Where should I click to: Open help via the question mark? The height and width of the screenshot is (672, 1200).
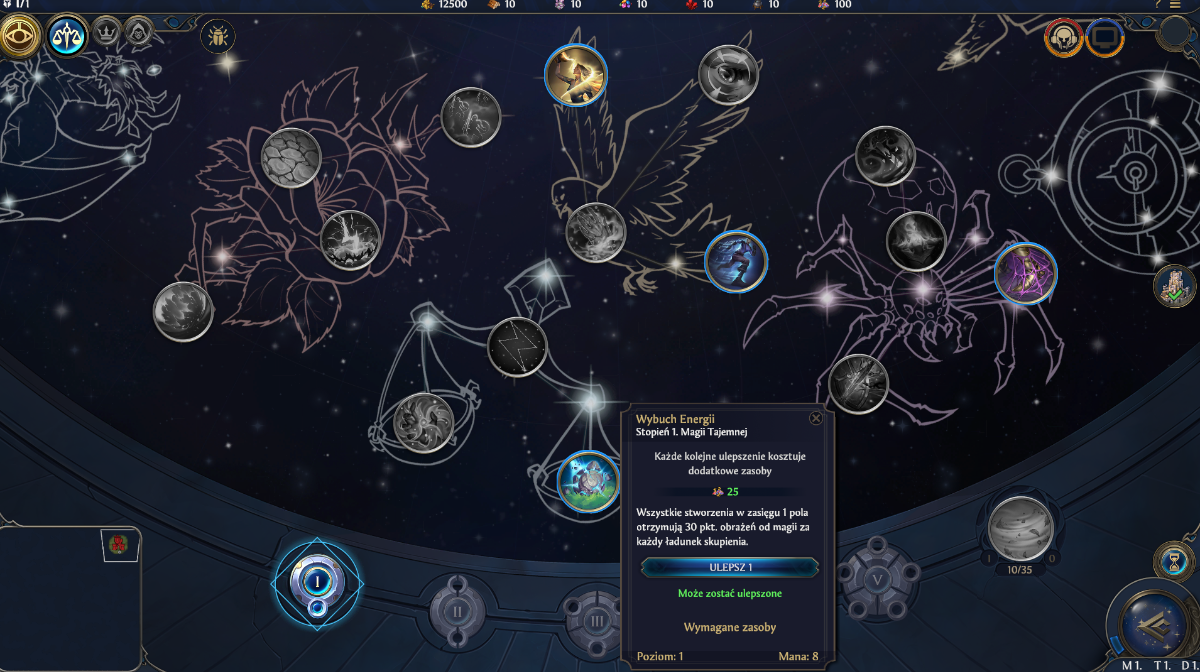1158,5
